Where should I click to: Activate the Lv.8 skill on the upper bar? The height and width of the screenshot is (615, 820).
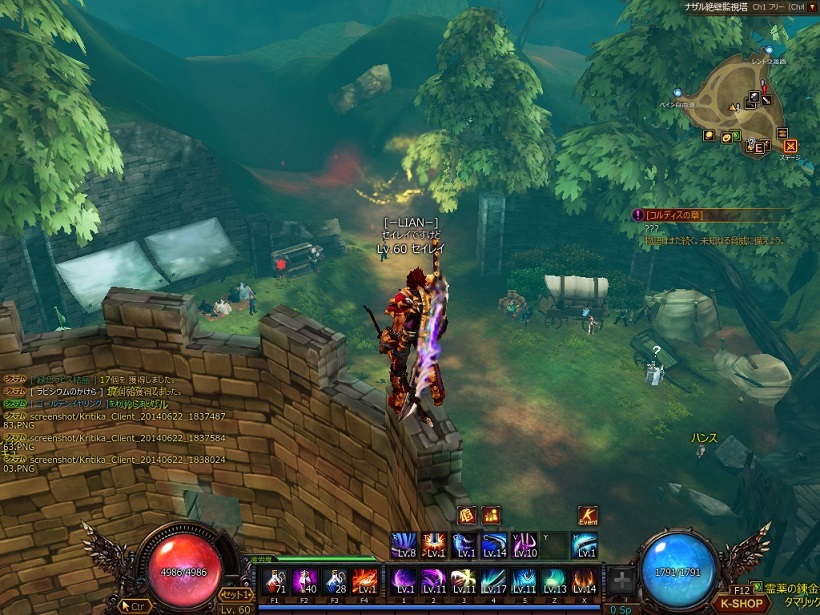(405, 545)
